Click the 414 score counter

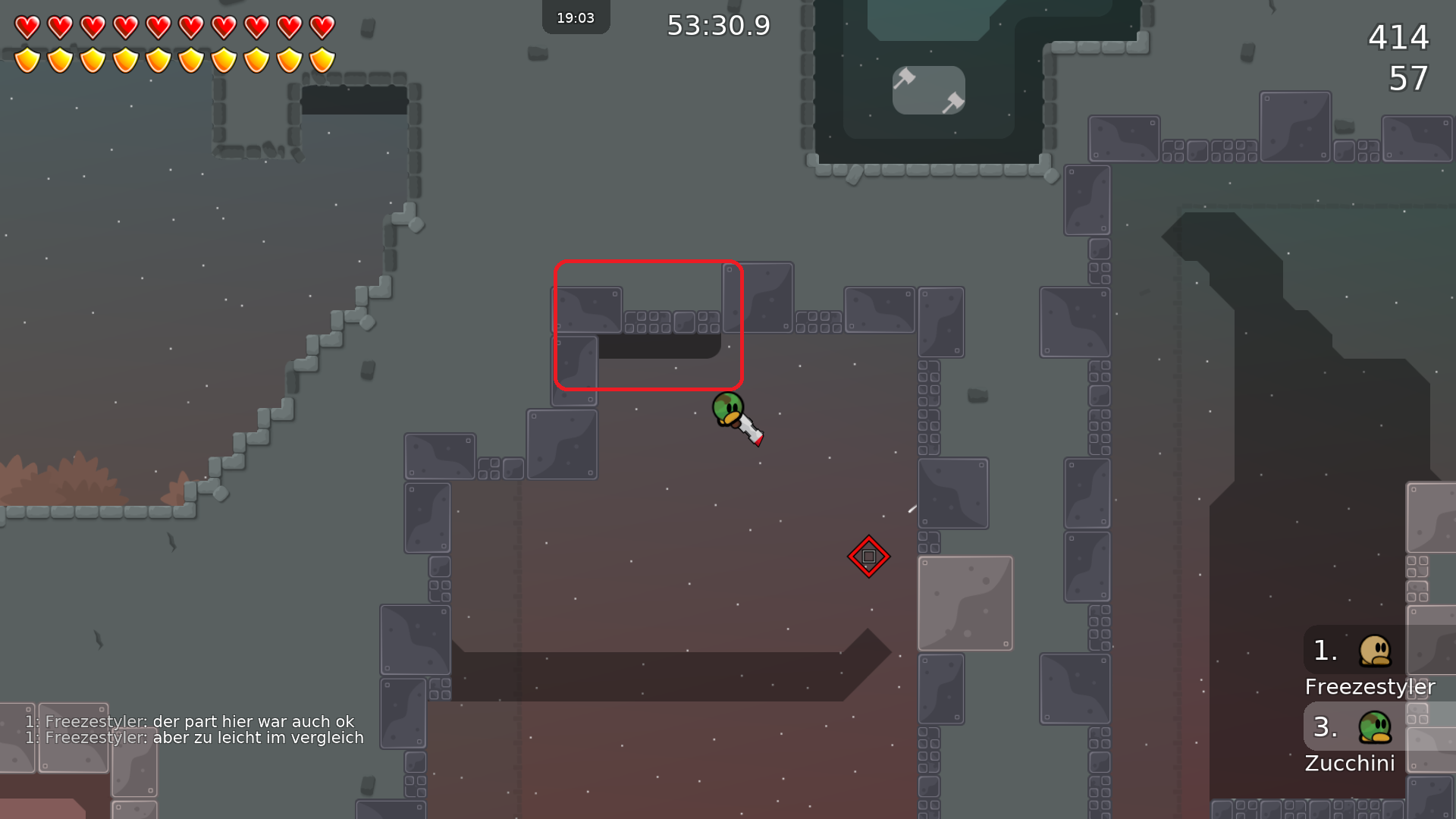click(x=1398, y=38)
